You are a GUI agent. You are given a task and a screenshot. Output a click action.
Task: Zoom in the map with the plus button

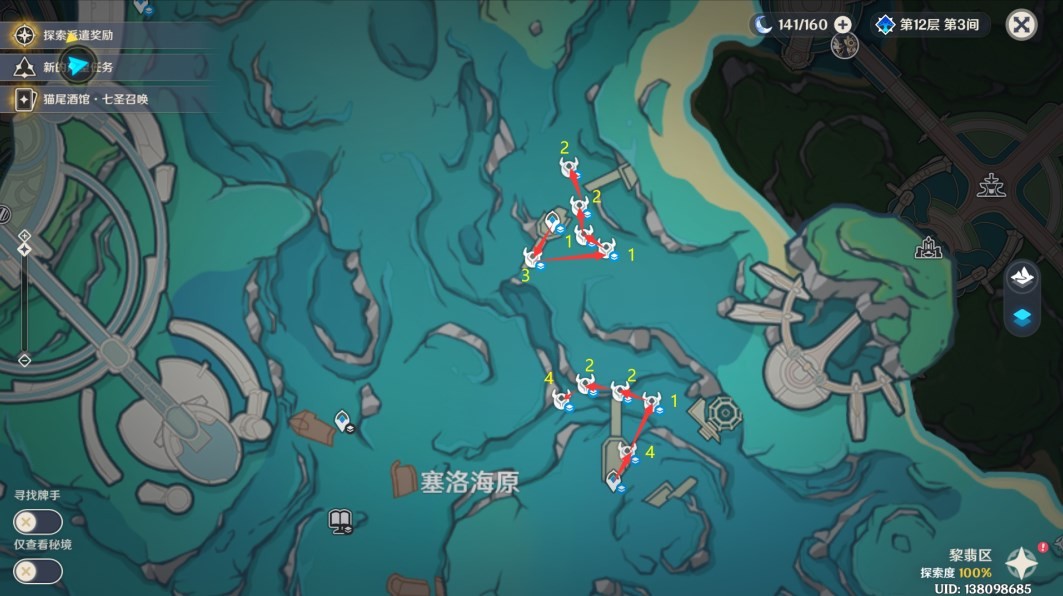click(25, 237)
